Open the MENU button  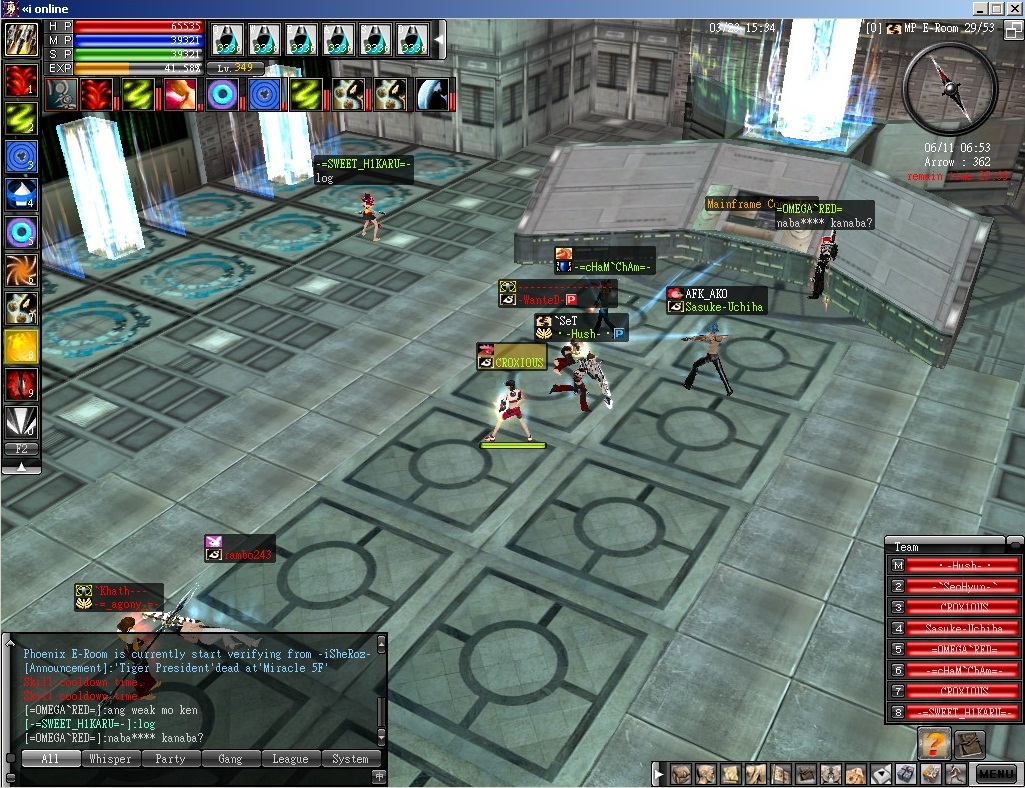point(996,773)
